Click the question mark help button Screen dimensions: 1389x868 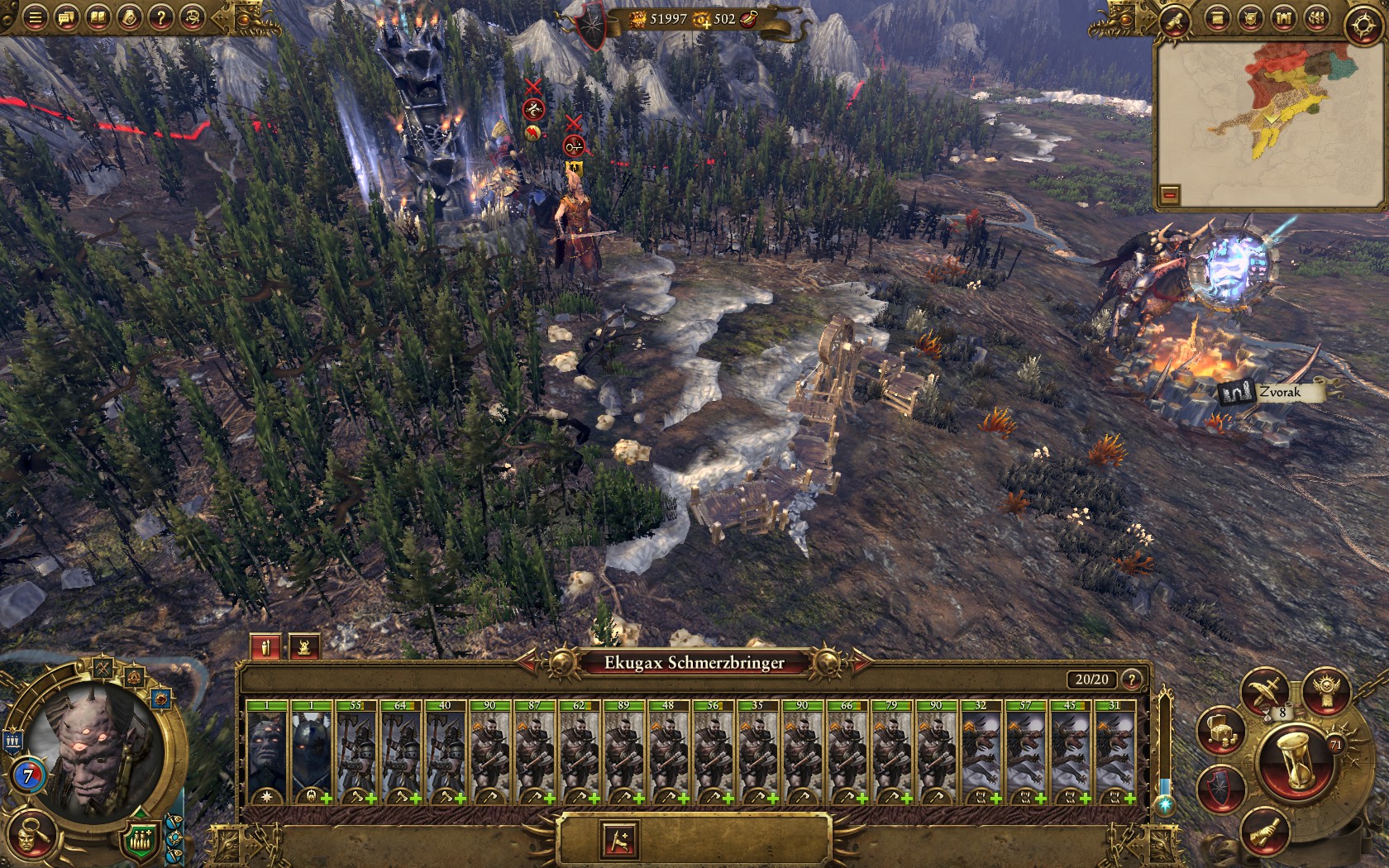[160, 17]
